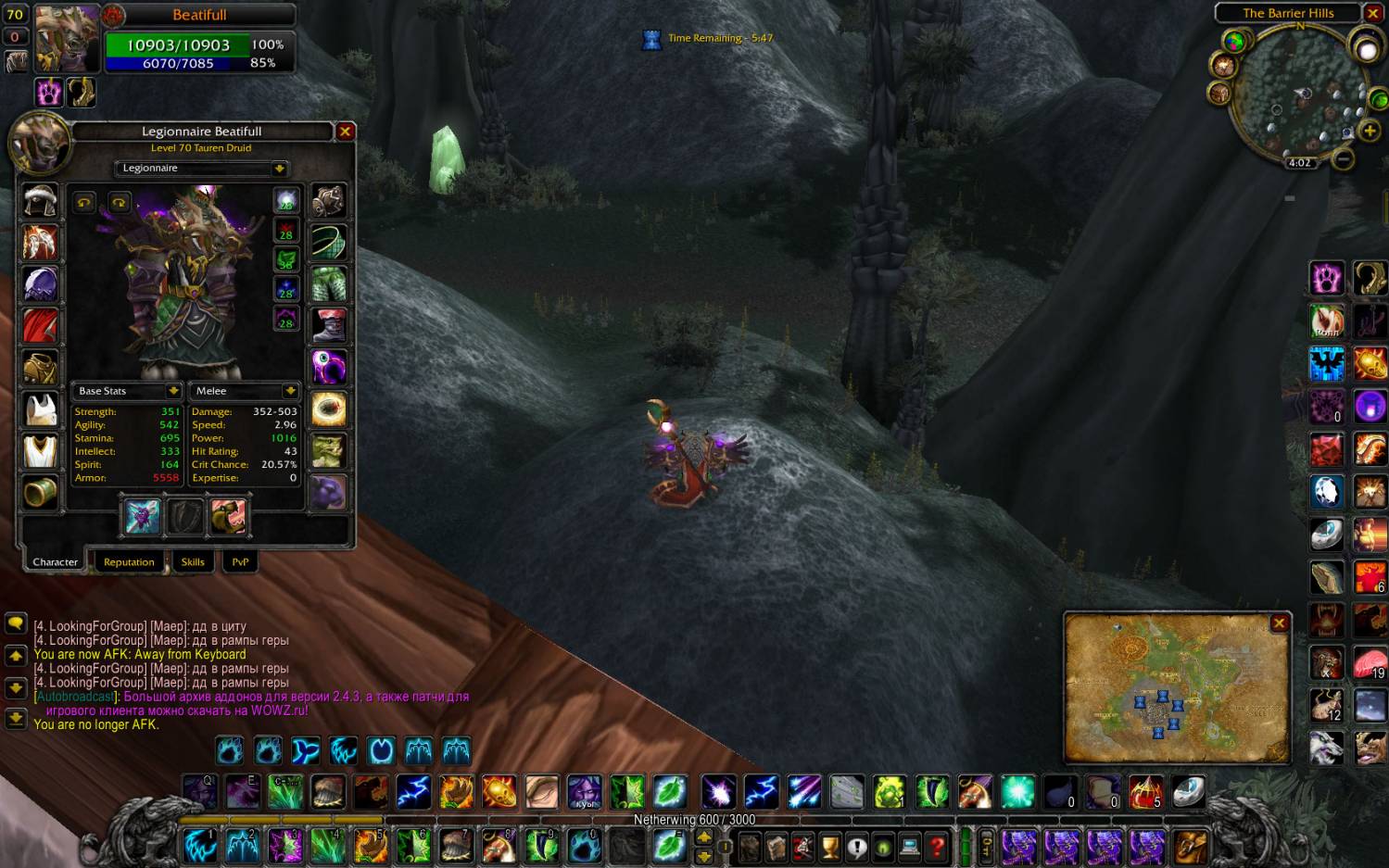Click the purple eye ring slot
This screenshot has height=868, width=1389.
[x=328, y=367]
